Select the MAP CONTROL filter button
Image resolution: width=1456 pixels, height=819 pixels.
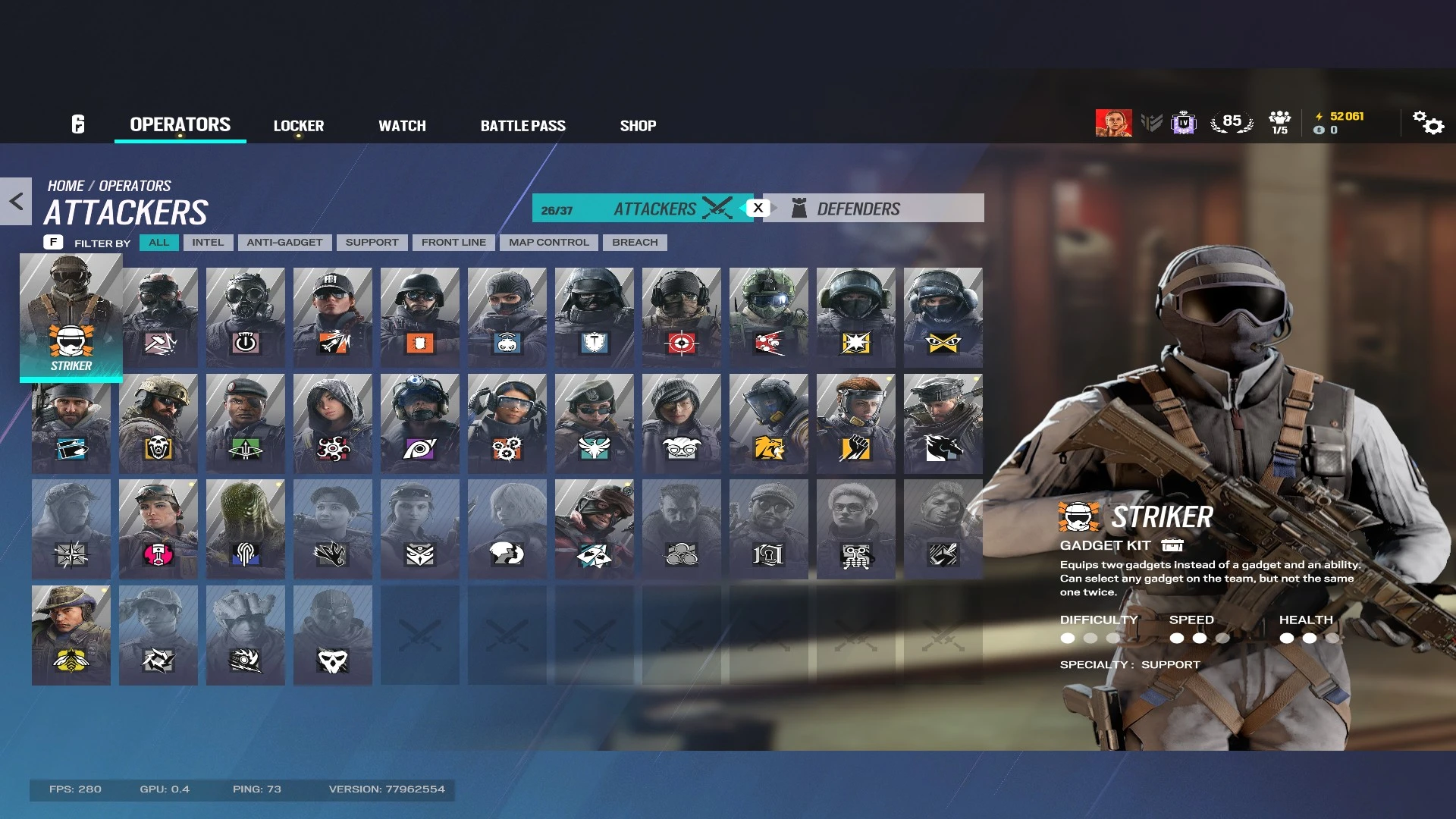(x=548, y=242)
